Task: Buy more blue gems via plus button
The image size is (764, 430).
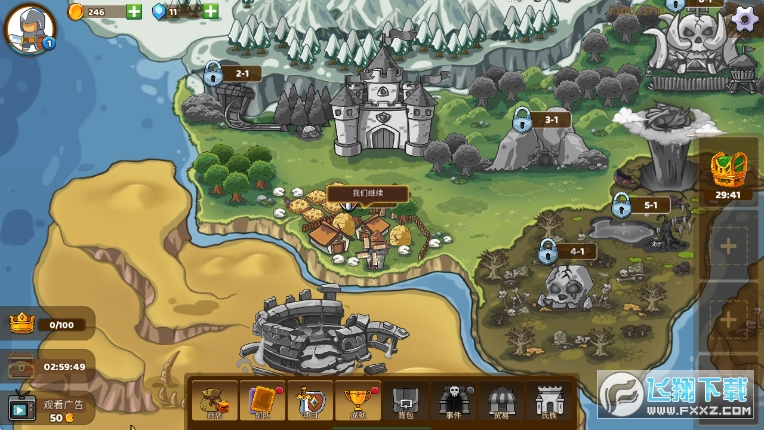Action: pos(211,12)
